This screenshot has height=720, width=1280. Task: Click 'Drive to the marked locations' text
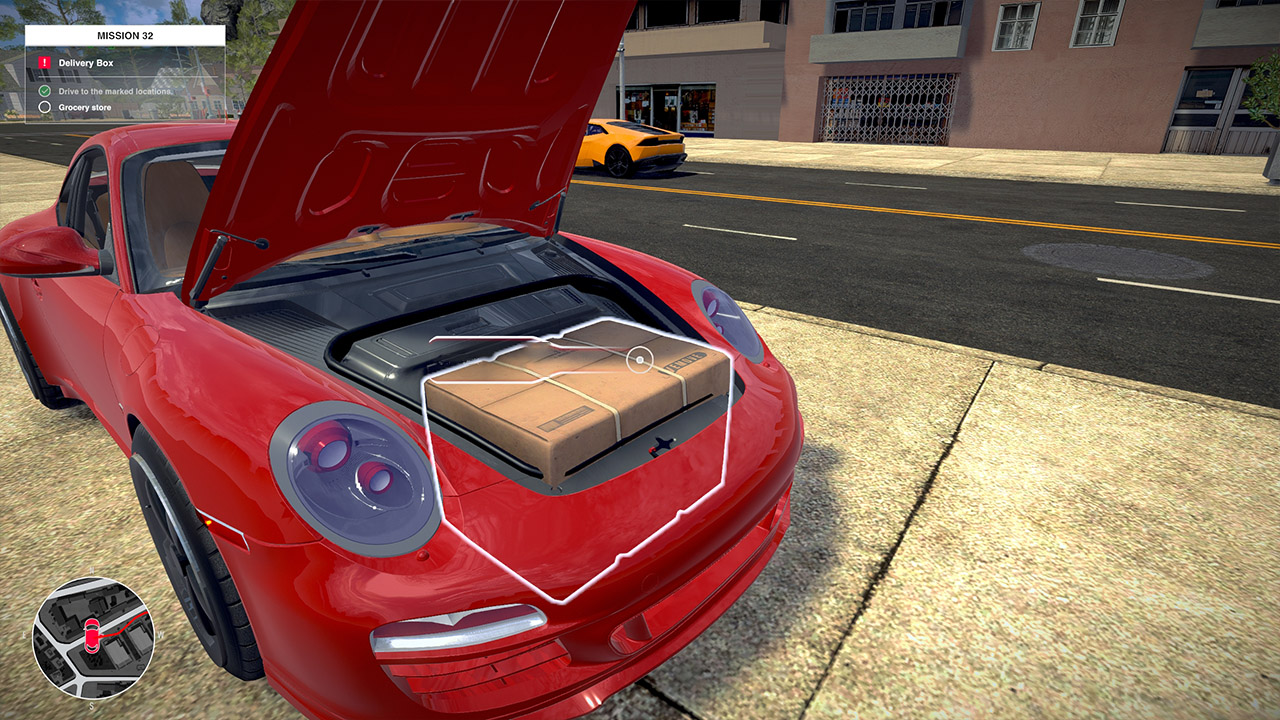[x=114, y=90]
